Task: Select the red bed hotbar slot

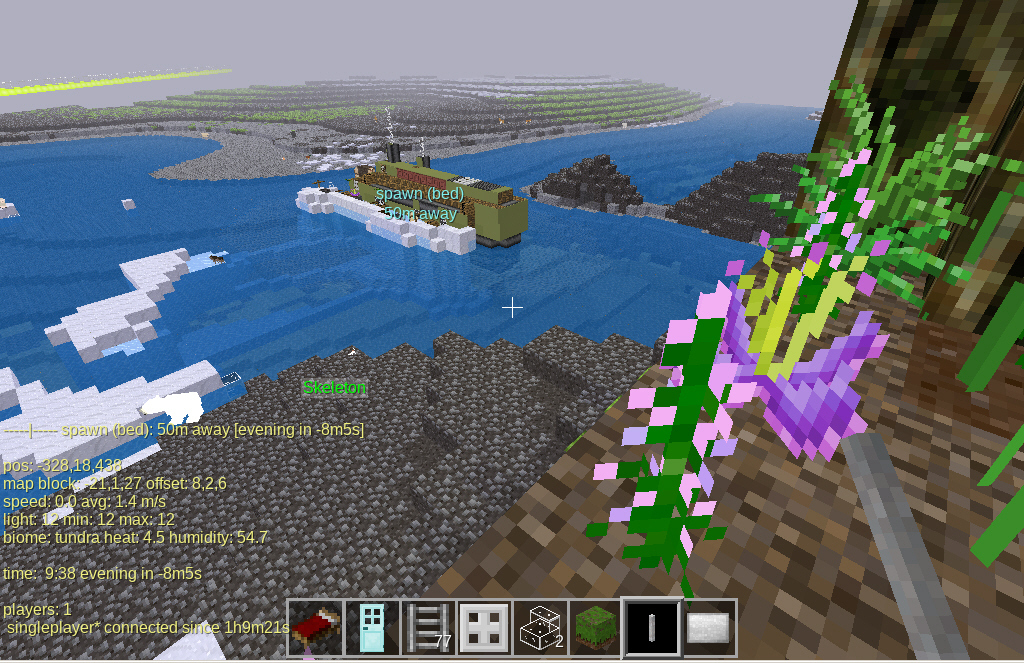Action: click(x=316, y=628)
